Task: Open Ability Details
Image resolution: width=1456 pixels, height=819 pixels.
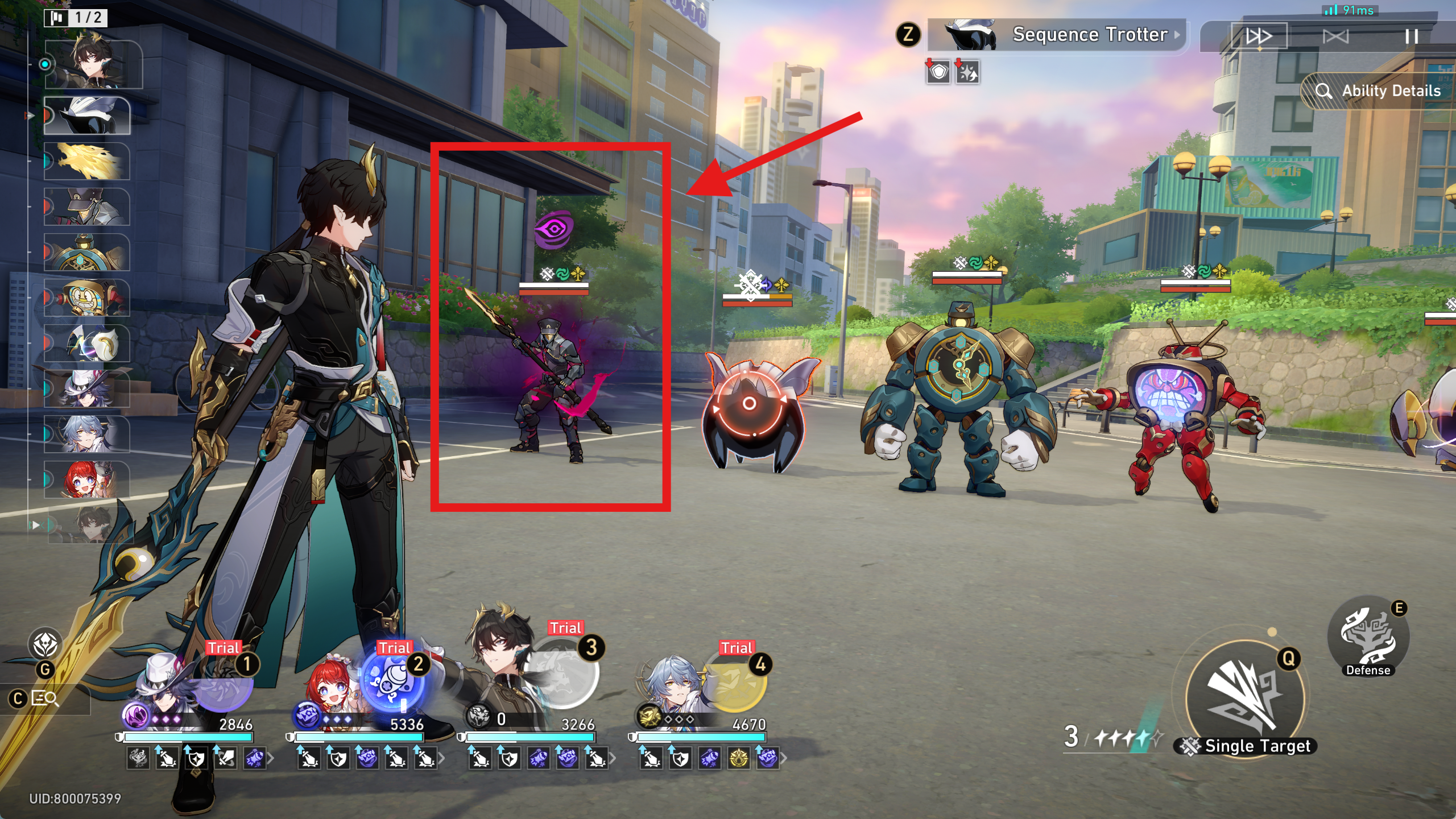Action: coord(1379,91)
